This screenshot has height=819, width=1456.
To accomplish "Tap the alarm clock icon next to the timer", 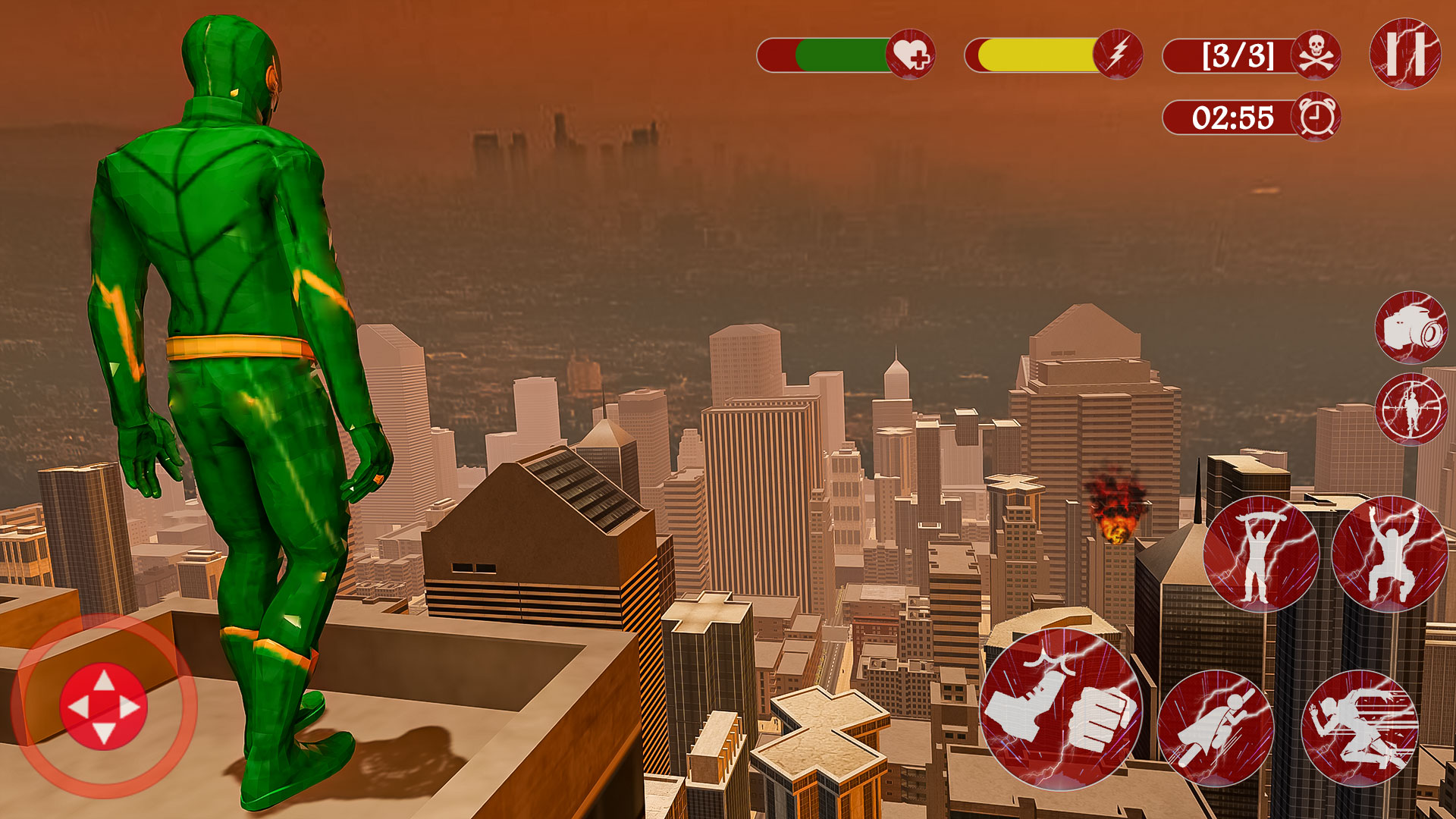I will [1318, 115].
